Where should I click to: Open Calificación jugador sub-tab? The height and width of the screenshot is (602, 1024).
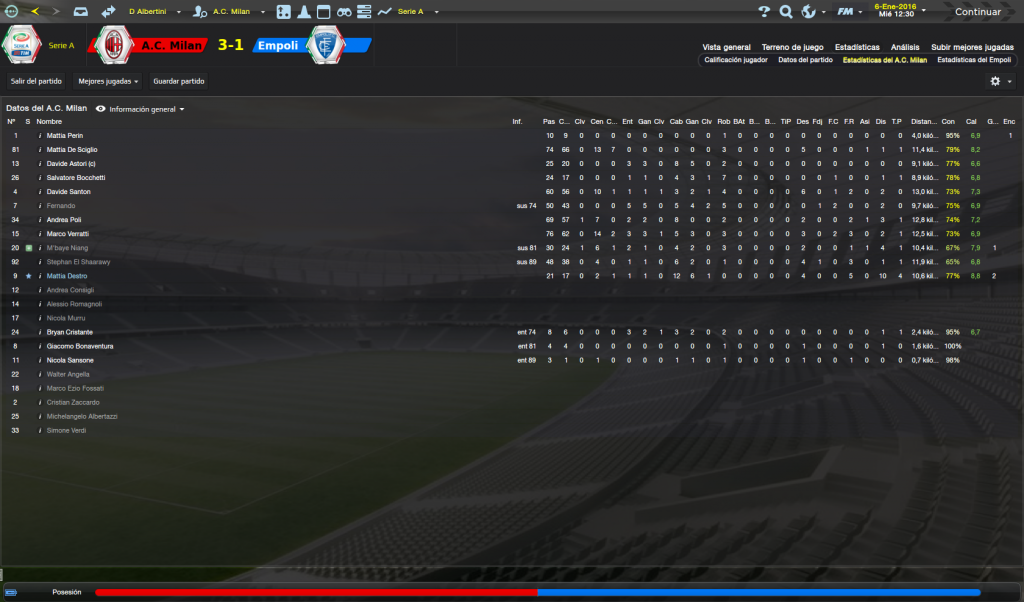tap(736, 60)
